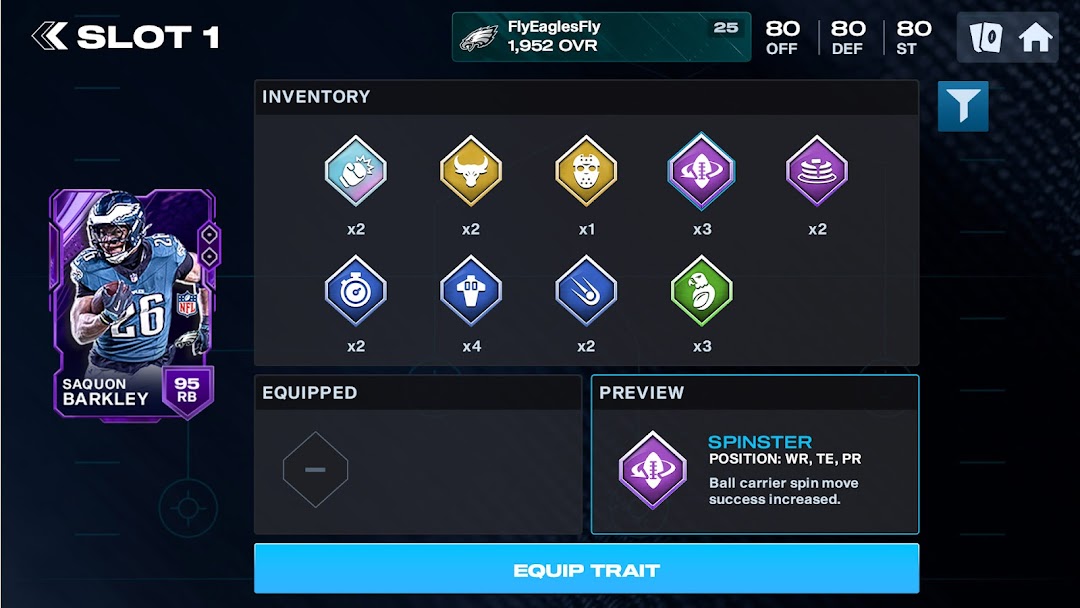Open the FlyEaglesFly team profile banner

pyautogui.click(x=601, y=37)
